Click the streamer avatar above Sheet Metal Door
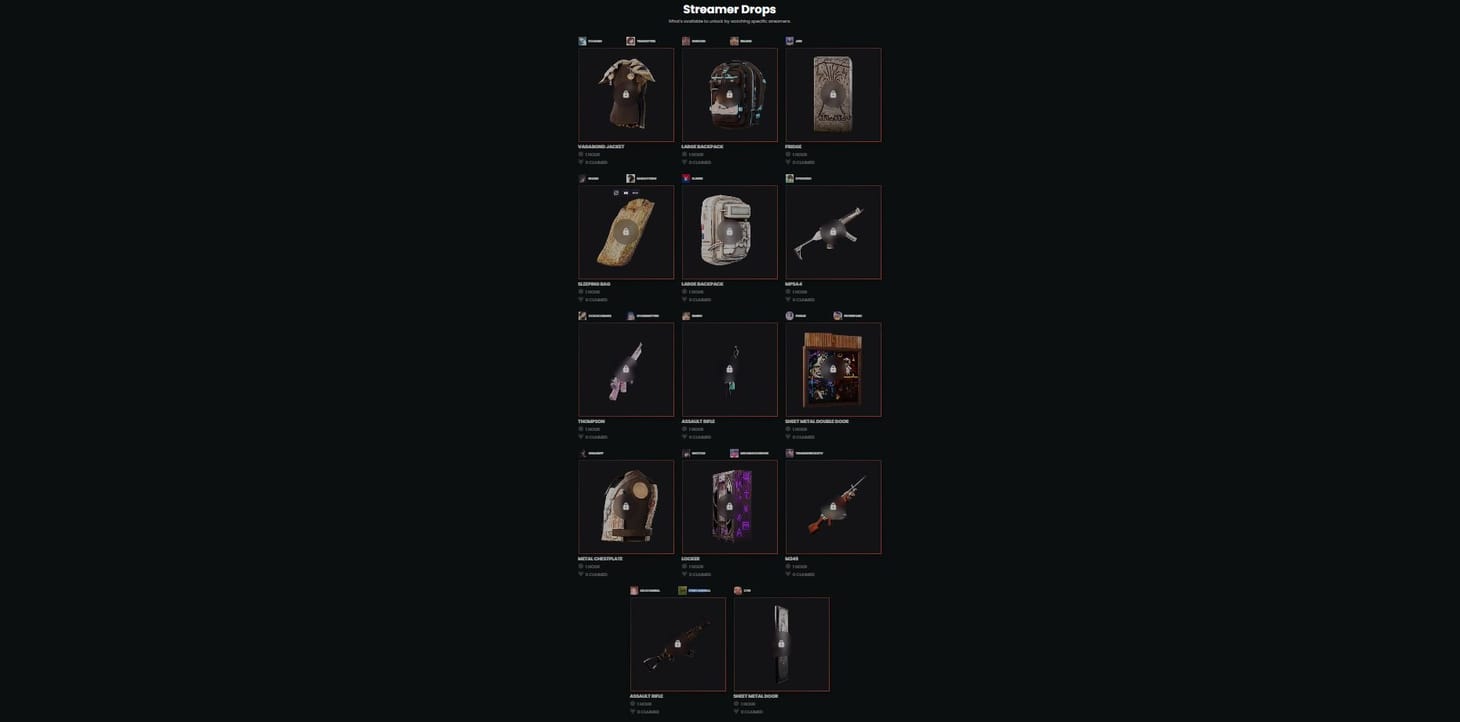This screenshot has width=1460, height=722. pos(738,590)
